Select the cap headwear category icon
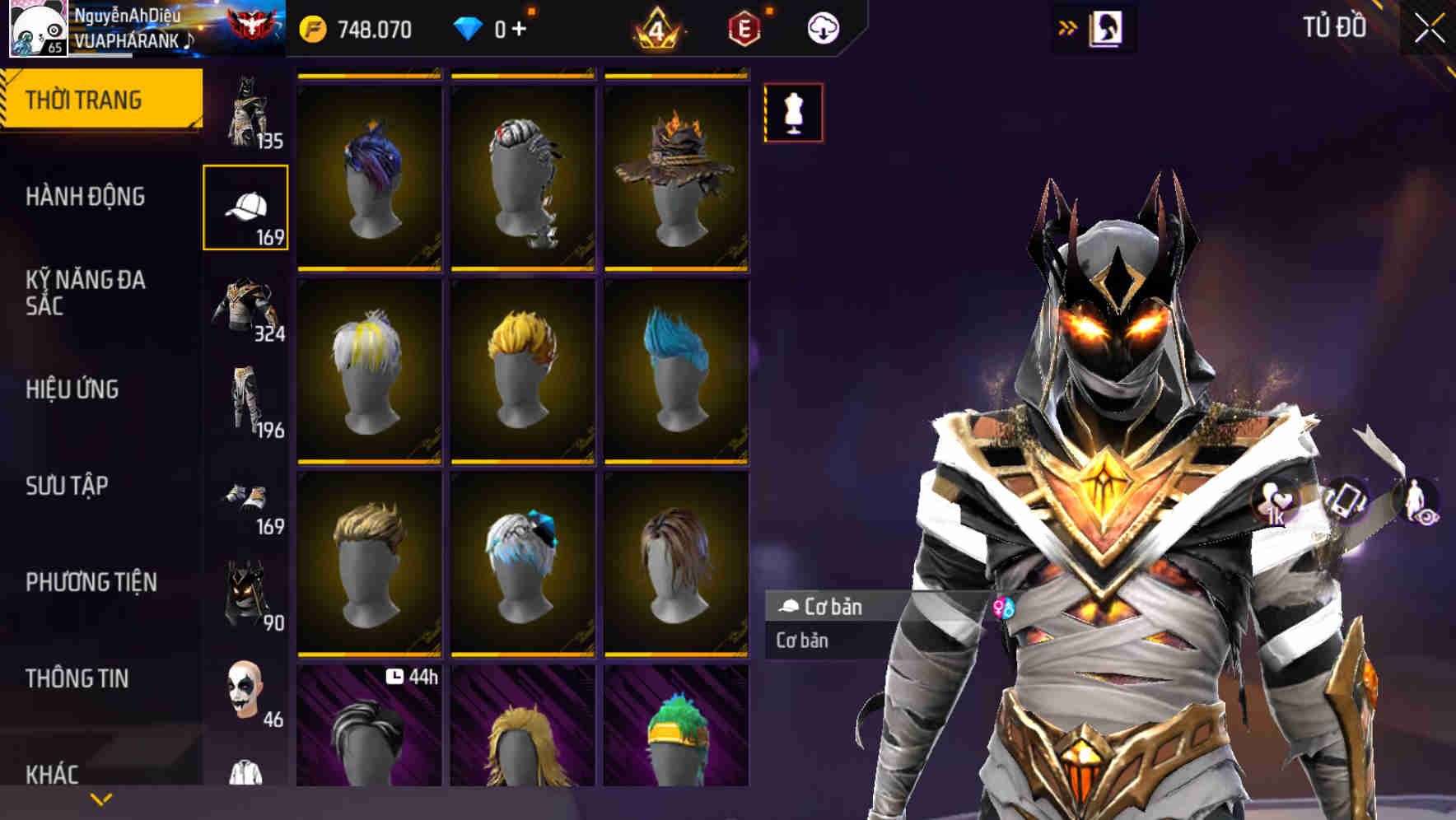1456x820 pixels. pos(245,206)
